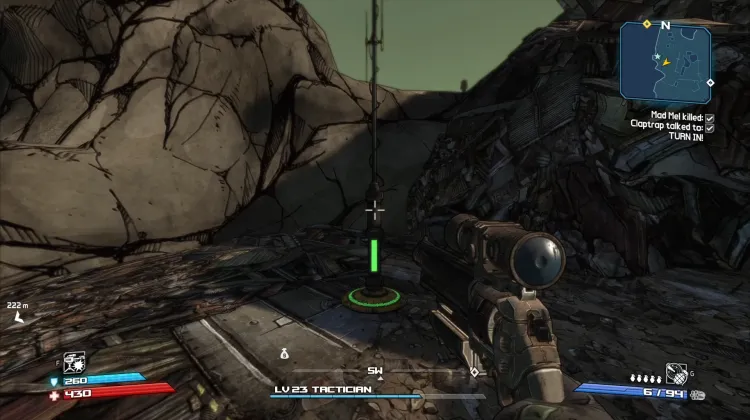Select the LV 23 Tactician experience bar
Screen dimensions: 750x420
[x=375, y=397]
